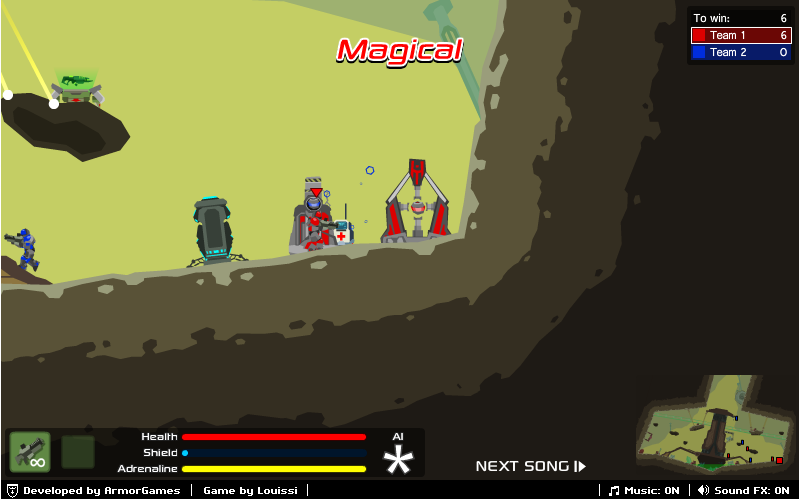Viewport: 799px width, 499px height.
Task: Skip to the next song
Action: pyautogui.click(x=530, y=466)
